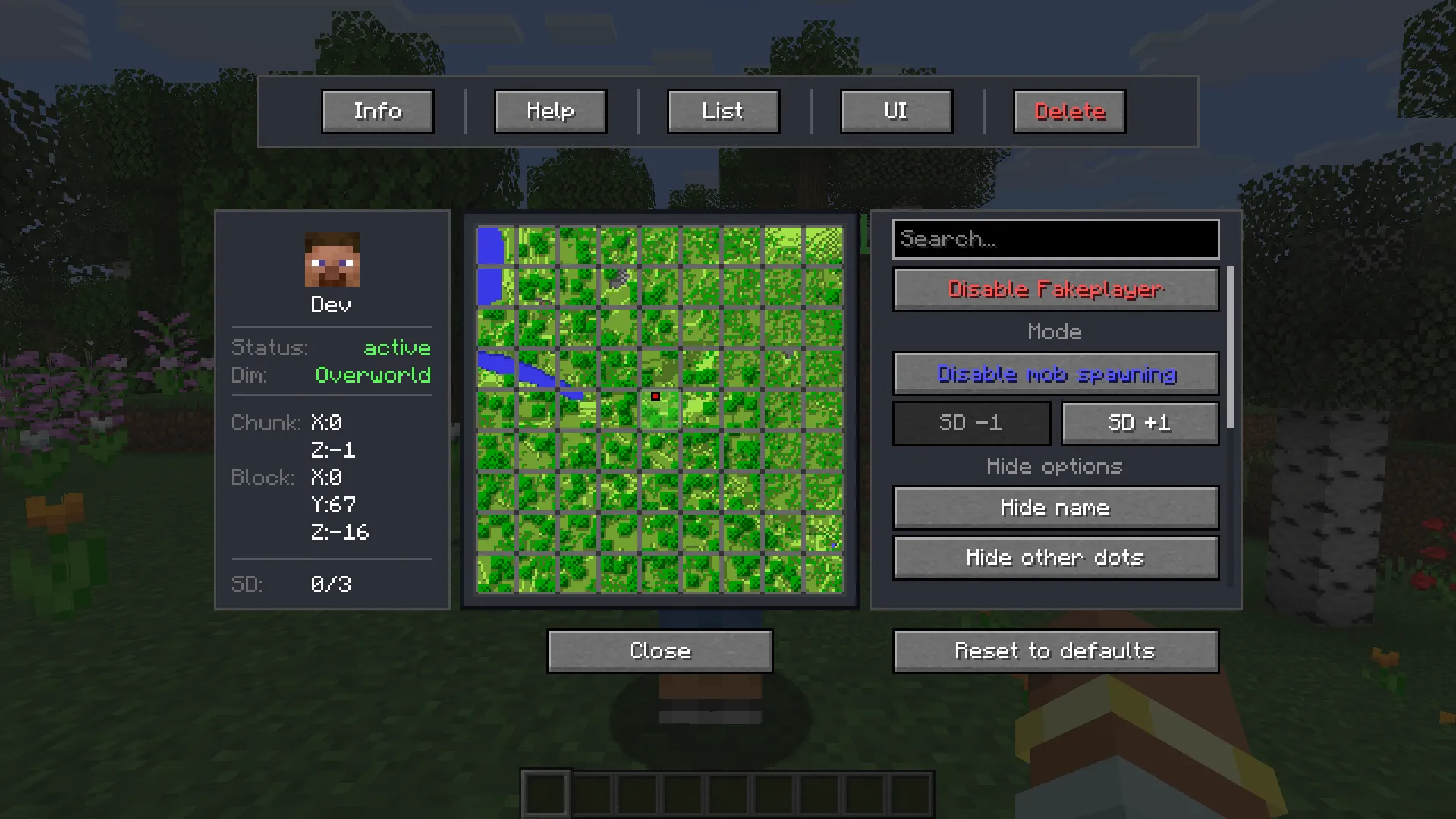Open the Info tab
The image size is (1456, 819).
(377, 111)
